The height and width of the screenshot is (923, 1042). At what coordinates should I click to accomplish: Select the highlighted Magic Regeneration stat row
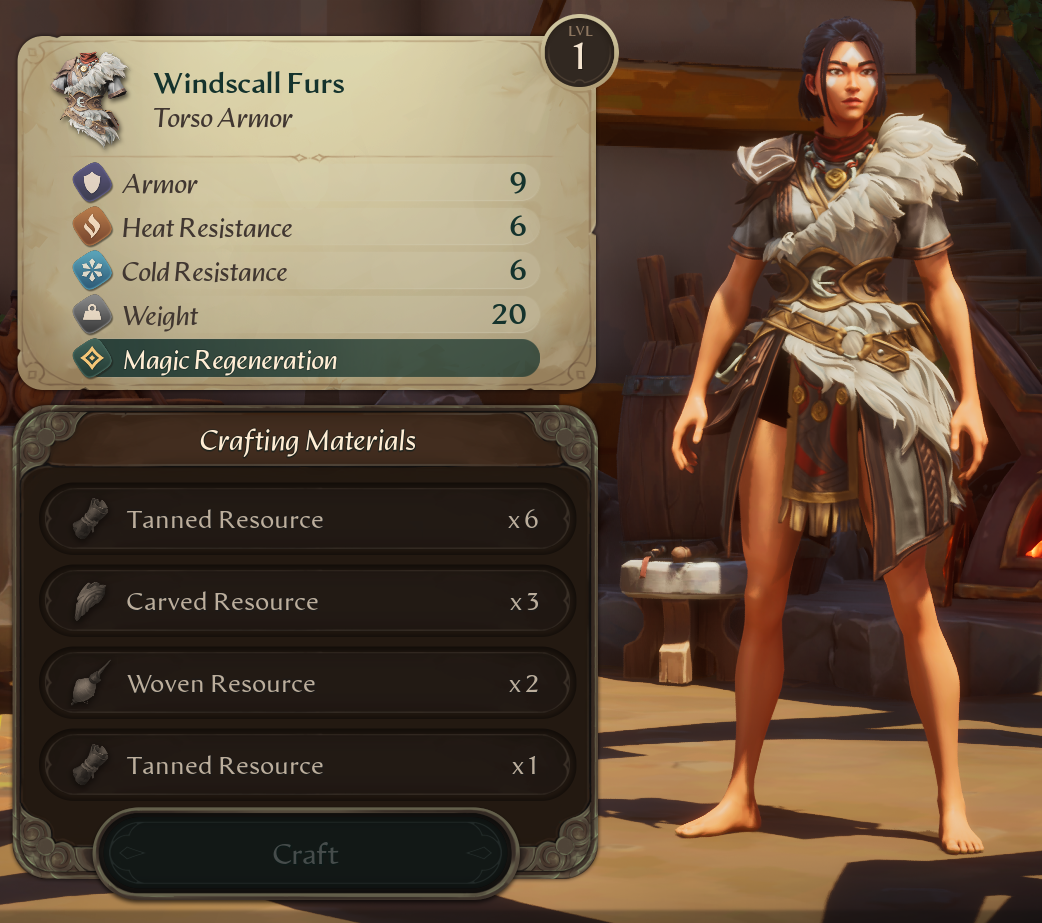[x=306, y=360]
